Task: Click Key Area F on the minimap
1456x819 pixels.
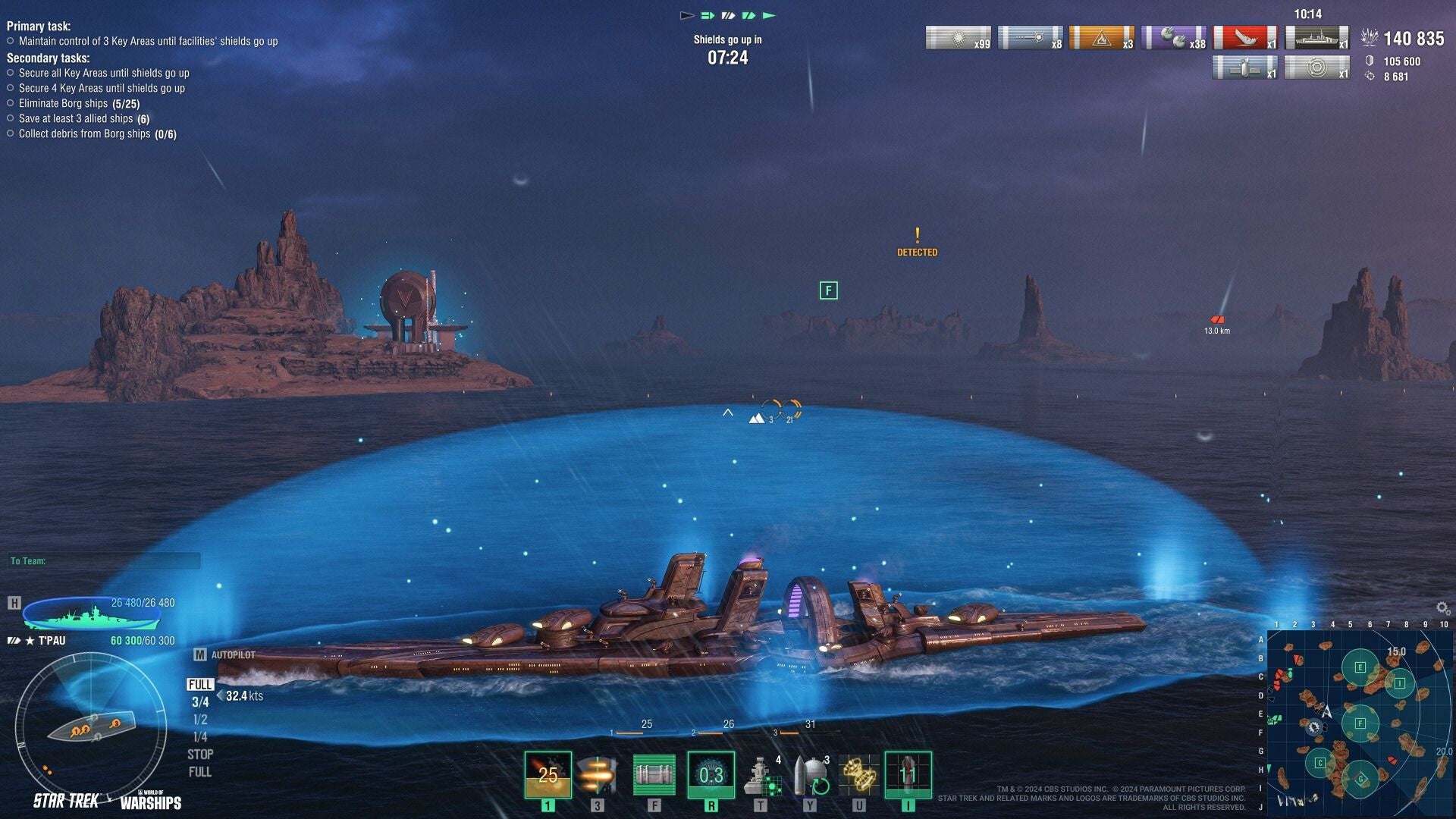Action: click(1360, 723)
